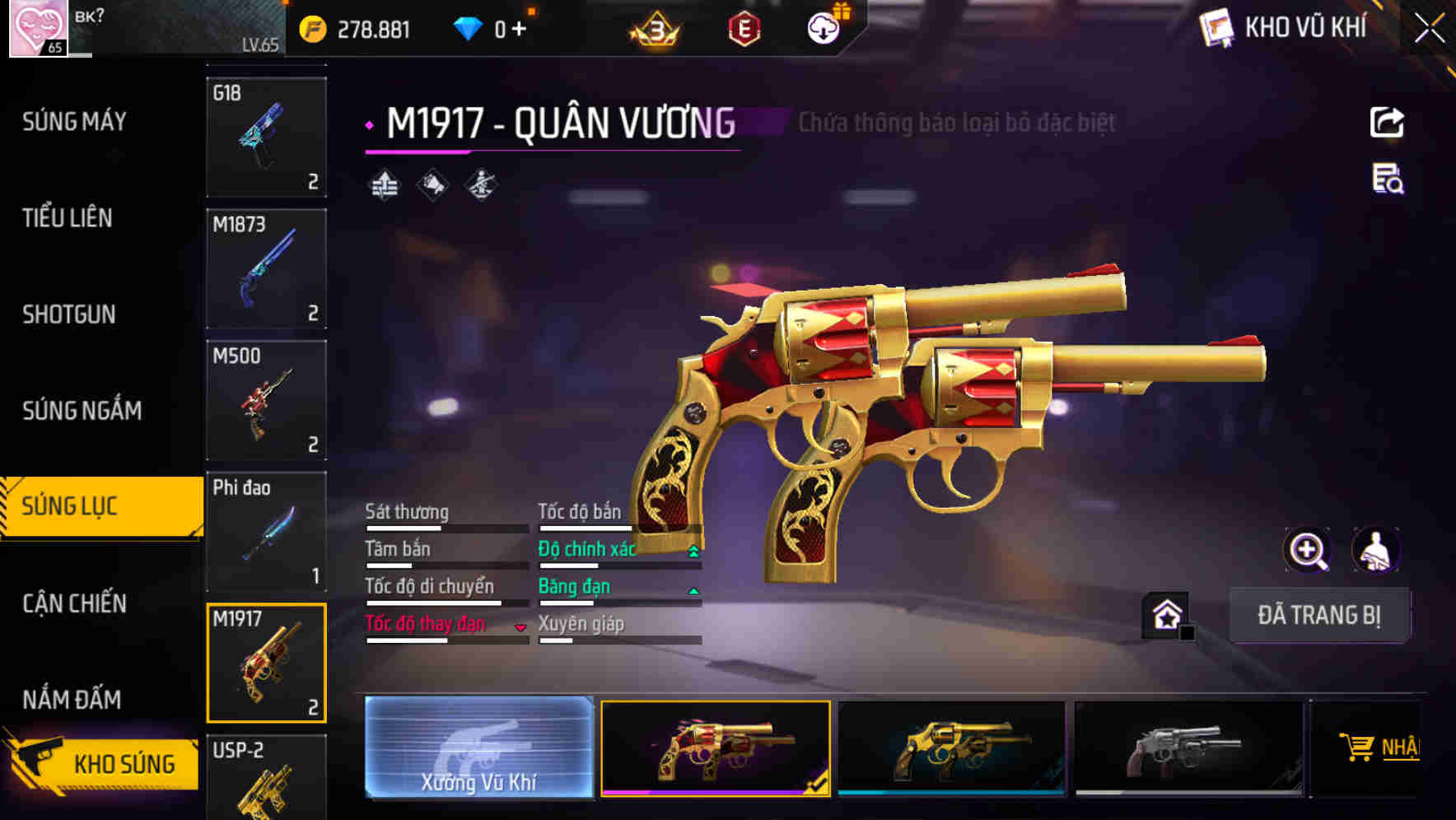The width and height of the screenshot is (1456, 820).
Task: Open the SHOTGUN weapon category
Action: click(68, 314)
